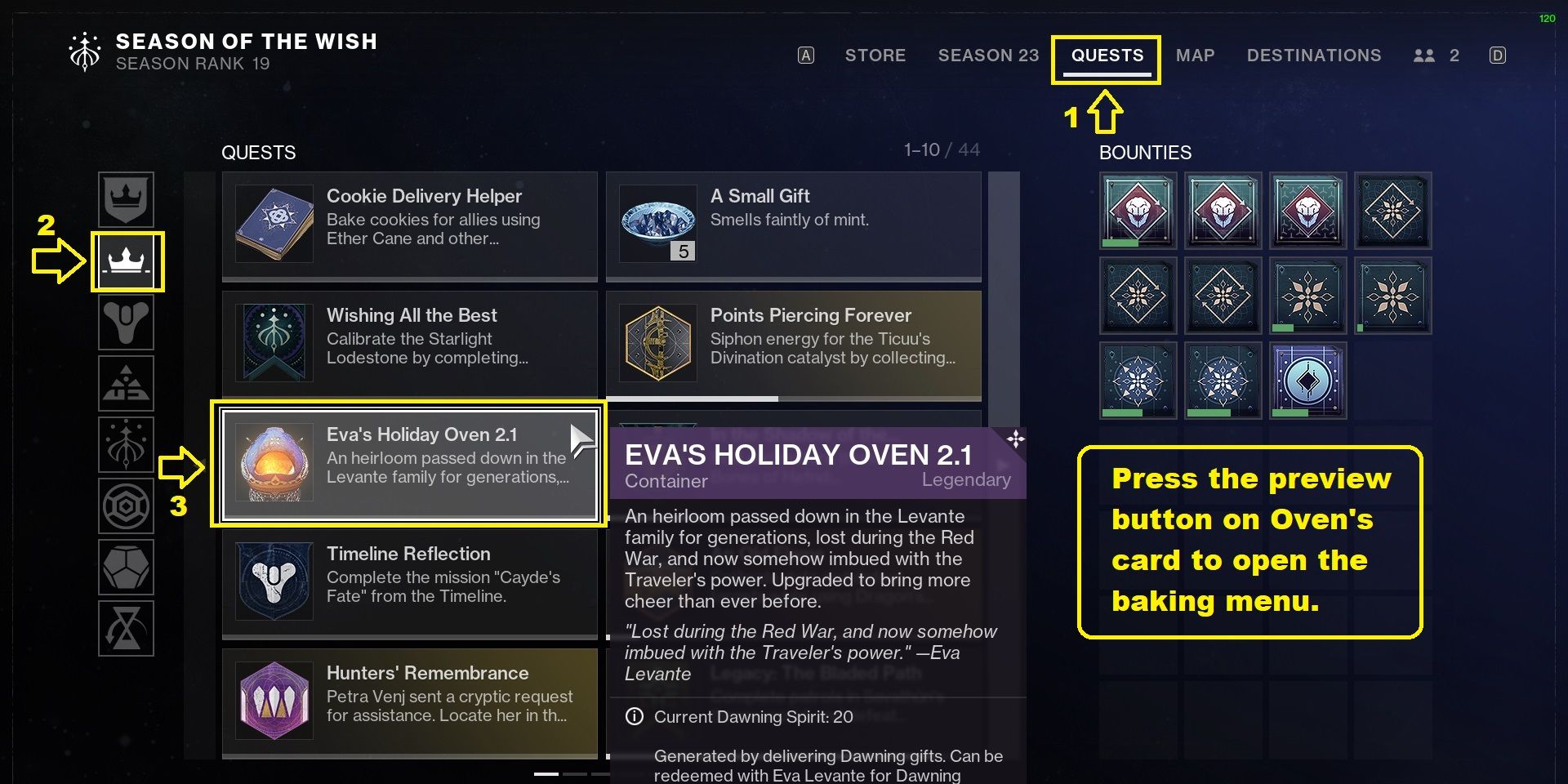Select the Timeline Reflection quest
Viewport: 1568px width, 784px height.
point(408,581)
